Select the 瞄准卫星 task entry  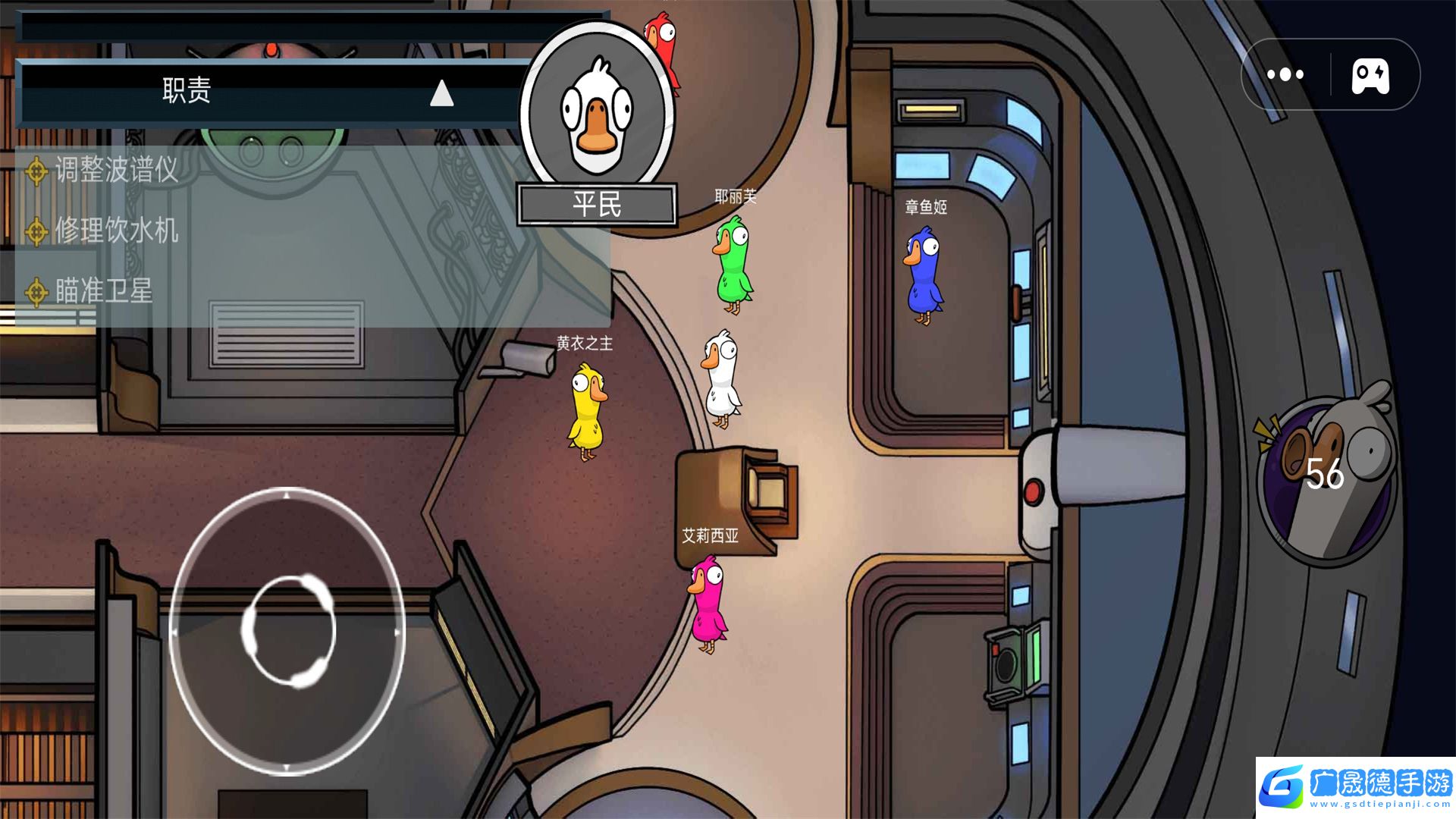[x=104, y=291]
